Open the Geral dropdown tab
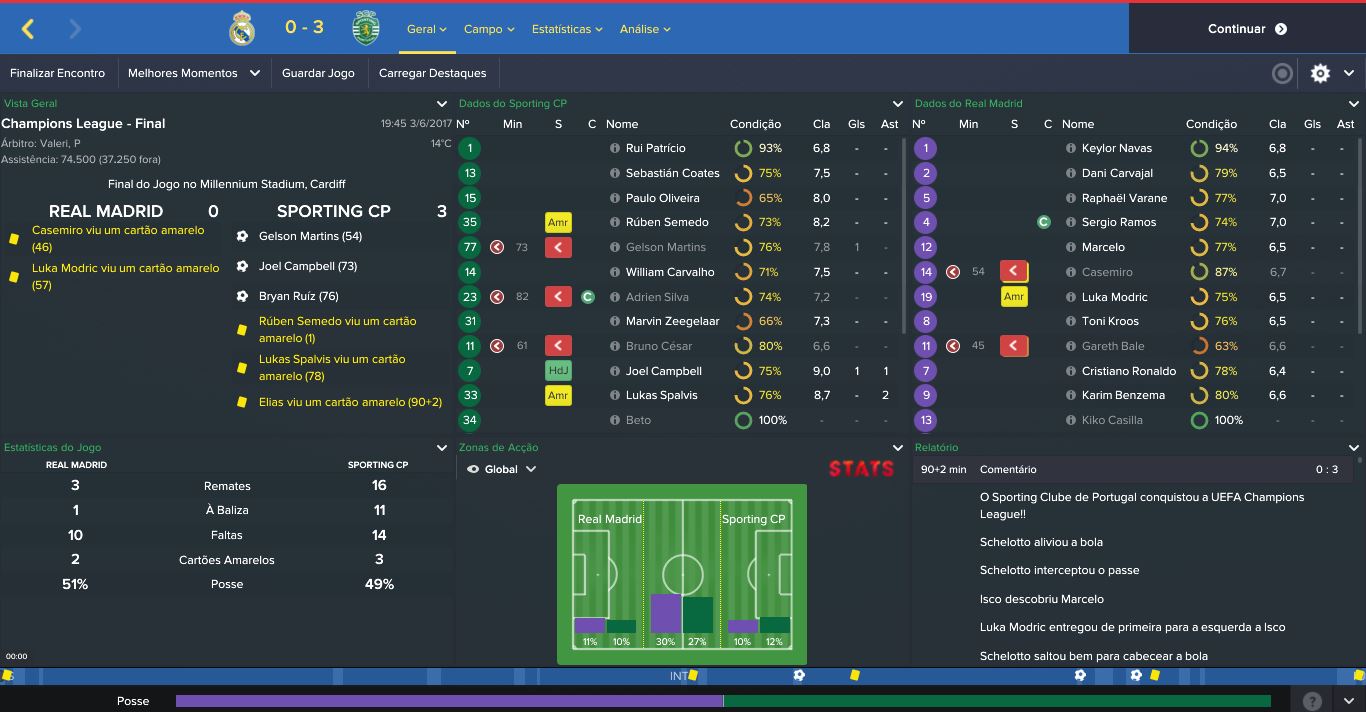The image size is (1366, 712). (x=426, y=29)
